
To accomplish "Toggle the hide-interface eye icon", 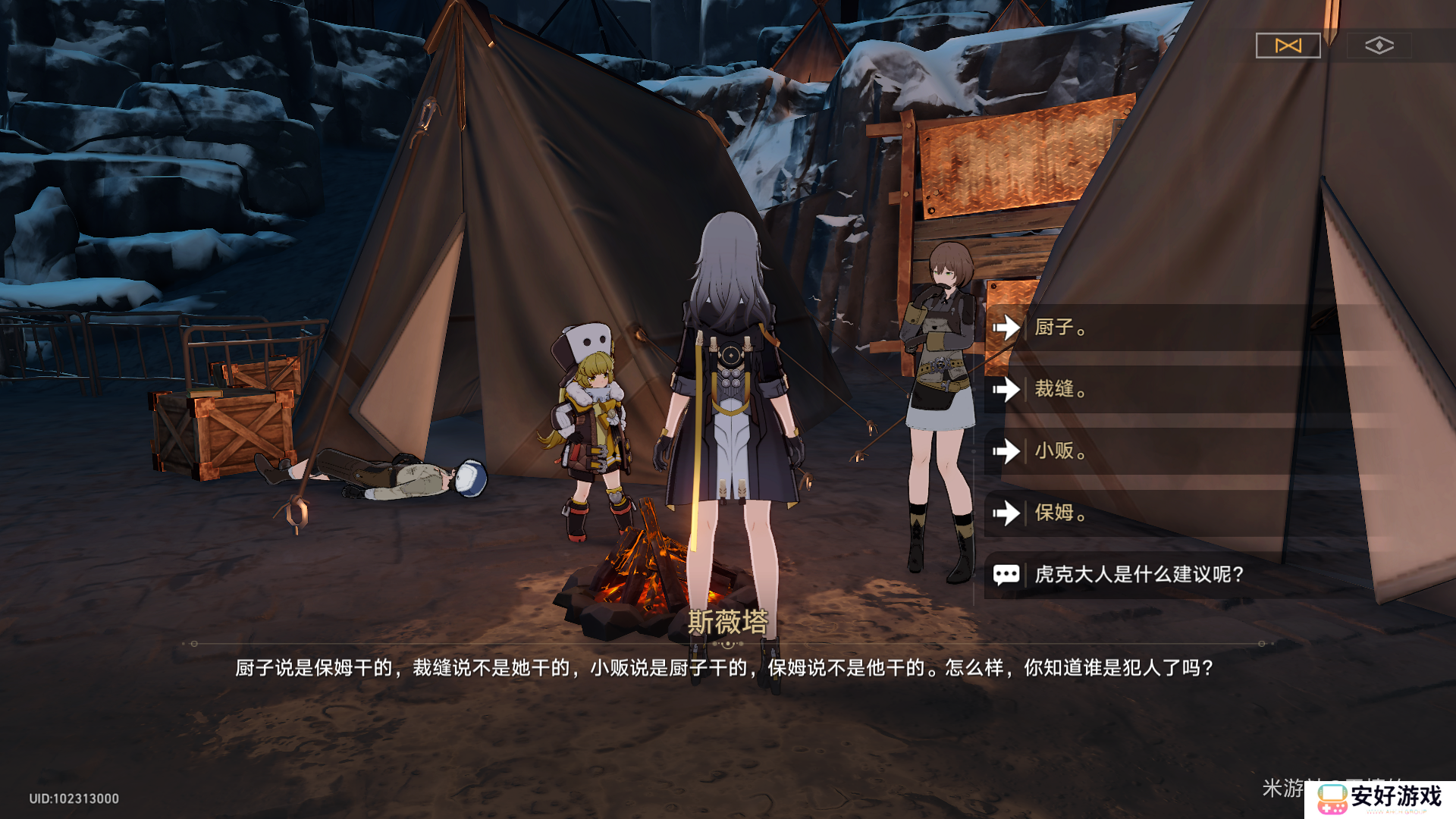I will coord(1379,45).
